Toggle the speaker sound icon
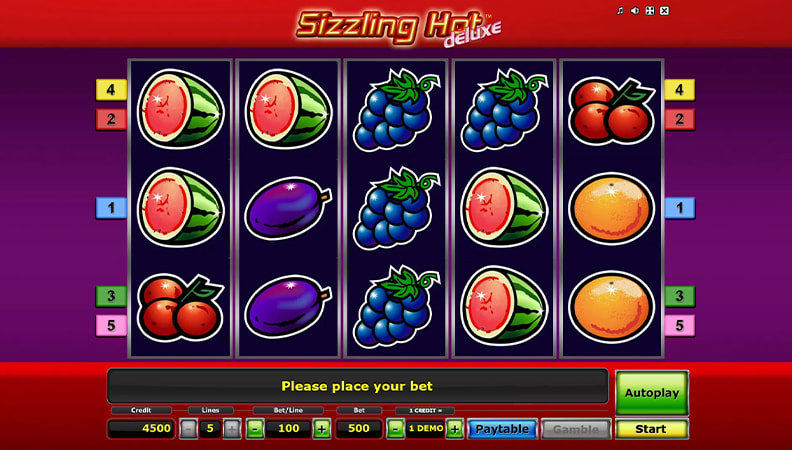792x450 pixels. click(635, 11)
